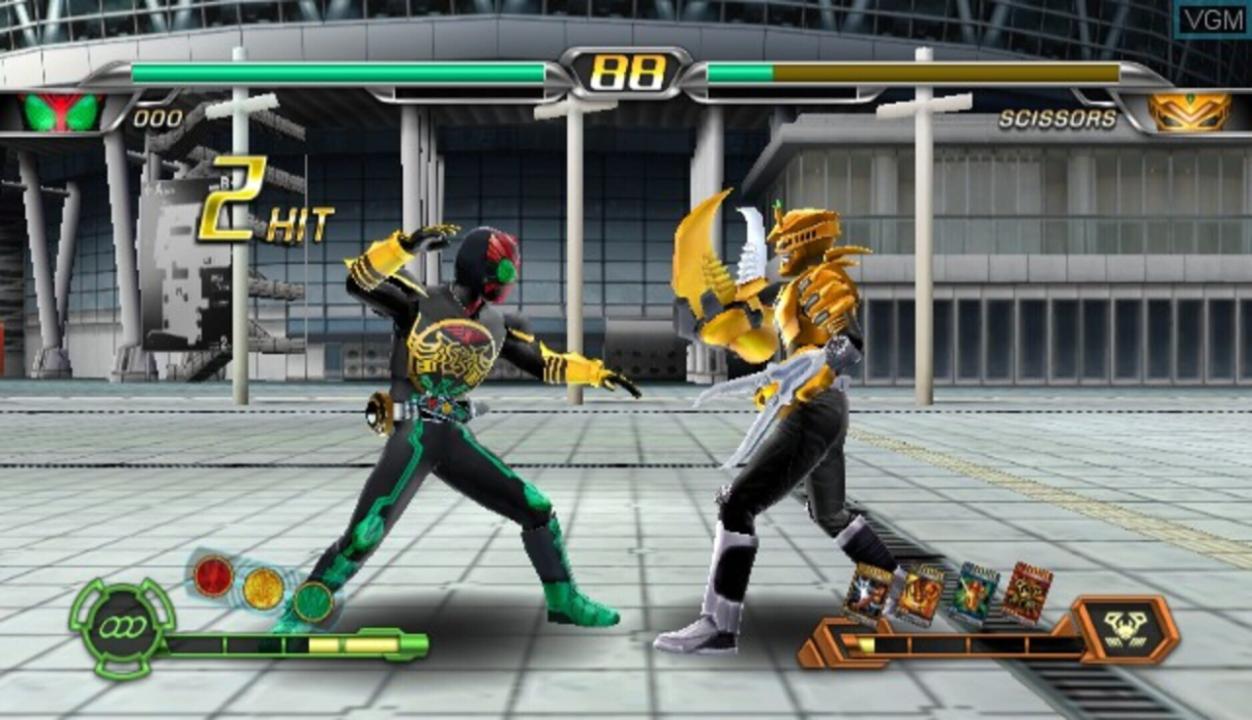Click the Scissors gold helmet portrait

tap(1189, 112)
